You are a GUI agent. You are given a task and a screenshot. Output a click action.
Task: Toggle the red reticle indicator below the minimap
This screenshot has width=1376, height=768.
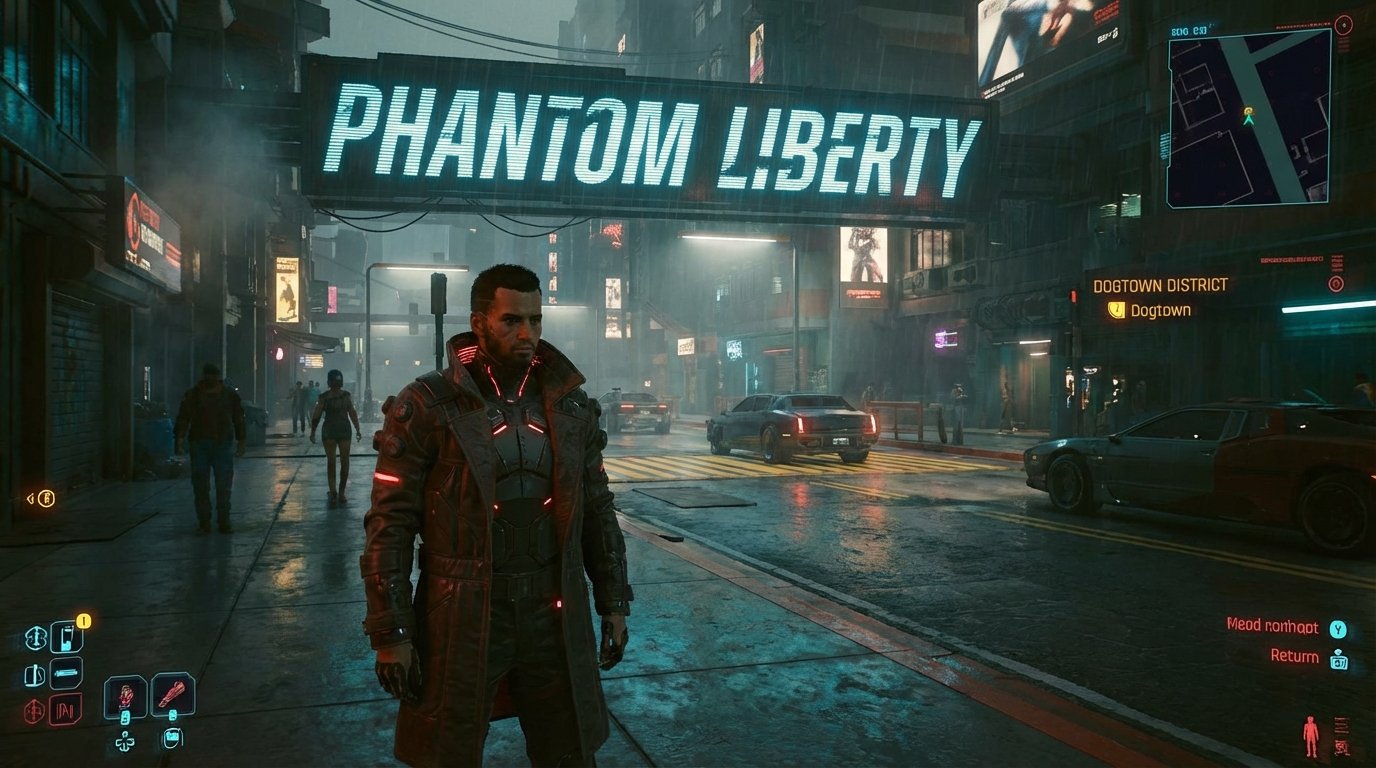click(1334, 283)
